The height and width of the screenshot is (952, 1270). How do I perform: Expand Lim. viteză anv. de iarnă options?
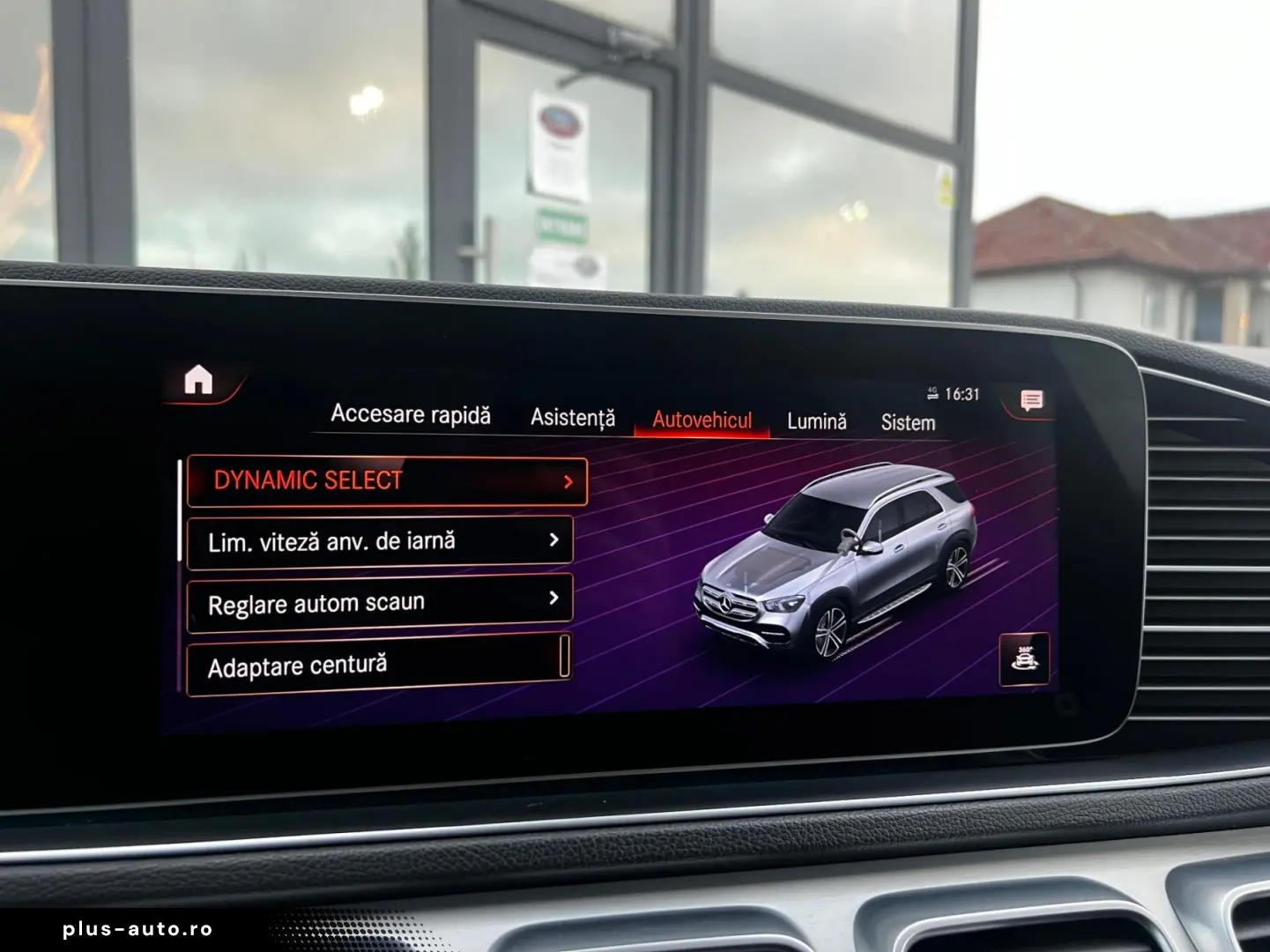click(554, 539)
